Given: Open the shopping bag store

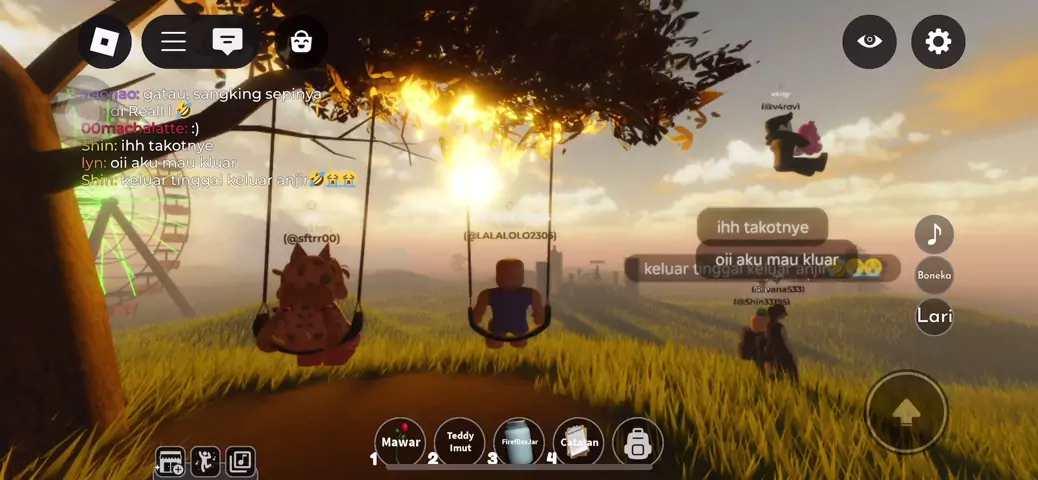Looking at the screenshot, I should [x=301, y=42].
